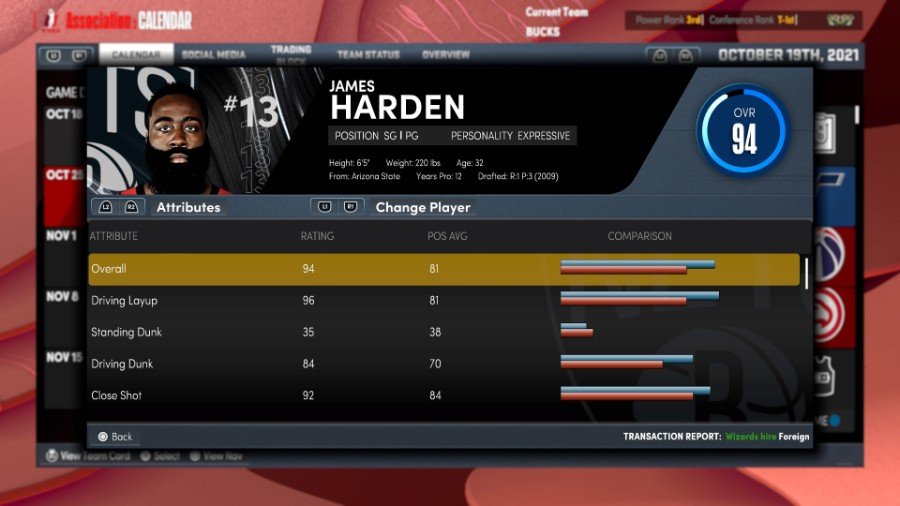Activate the Change Player option

tap(421, 208)
